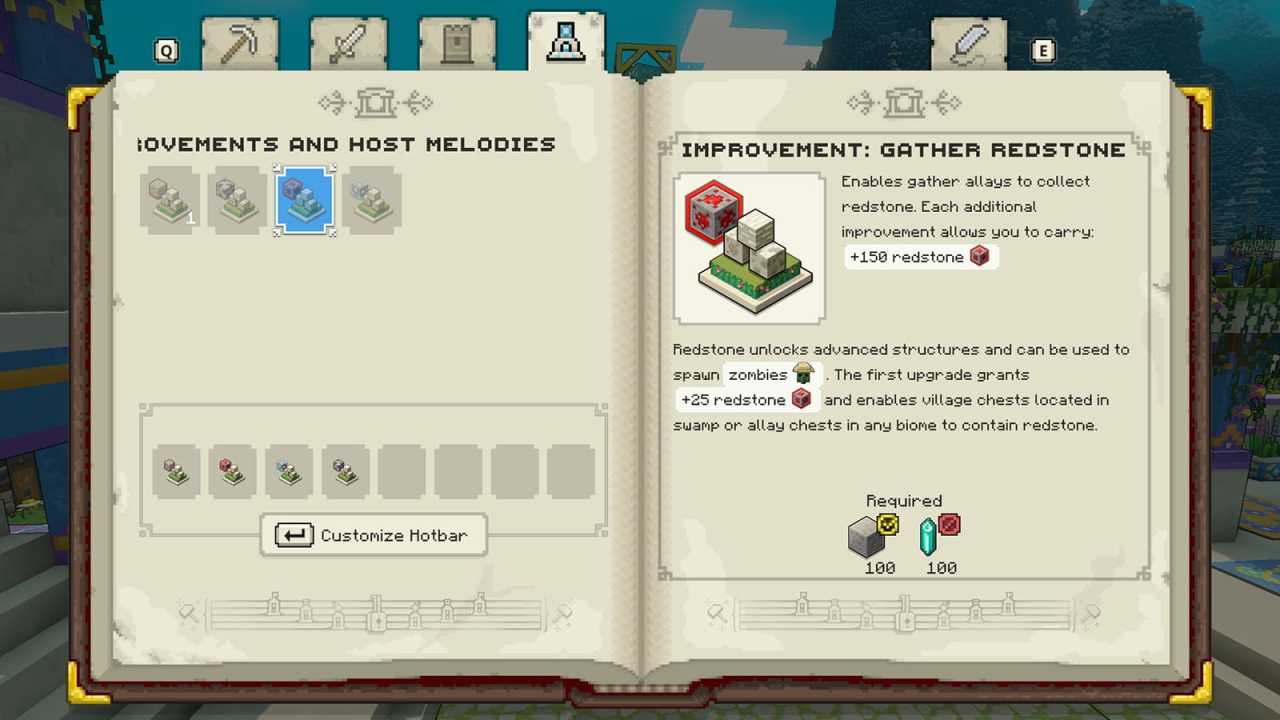The width and height of the screenshot is (1280, 720).
Task: Open the tower structures tab
Action: click(x=457, y=42)
